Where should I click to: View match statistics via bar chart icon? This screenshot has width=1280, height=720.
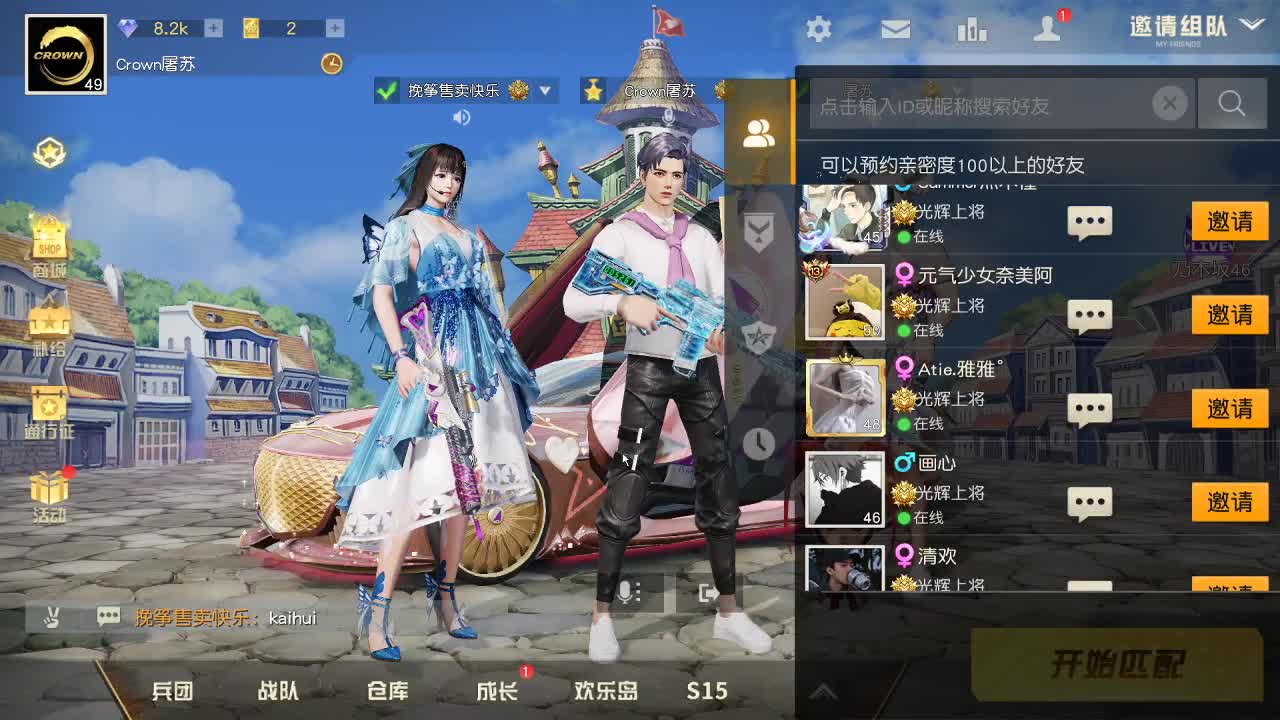[x=973, y=30]
